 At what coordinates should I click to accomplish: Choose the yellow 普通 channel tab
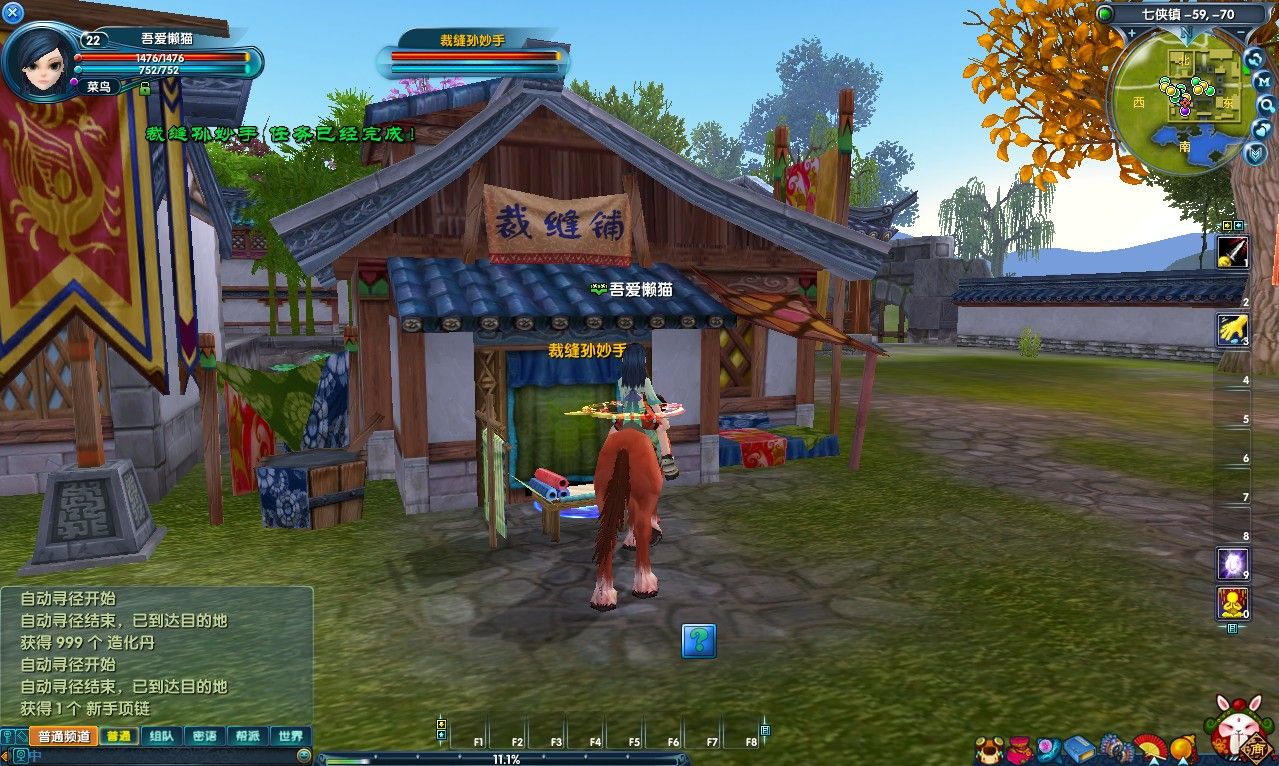click(x=118, y=736)
